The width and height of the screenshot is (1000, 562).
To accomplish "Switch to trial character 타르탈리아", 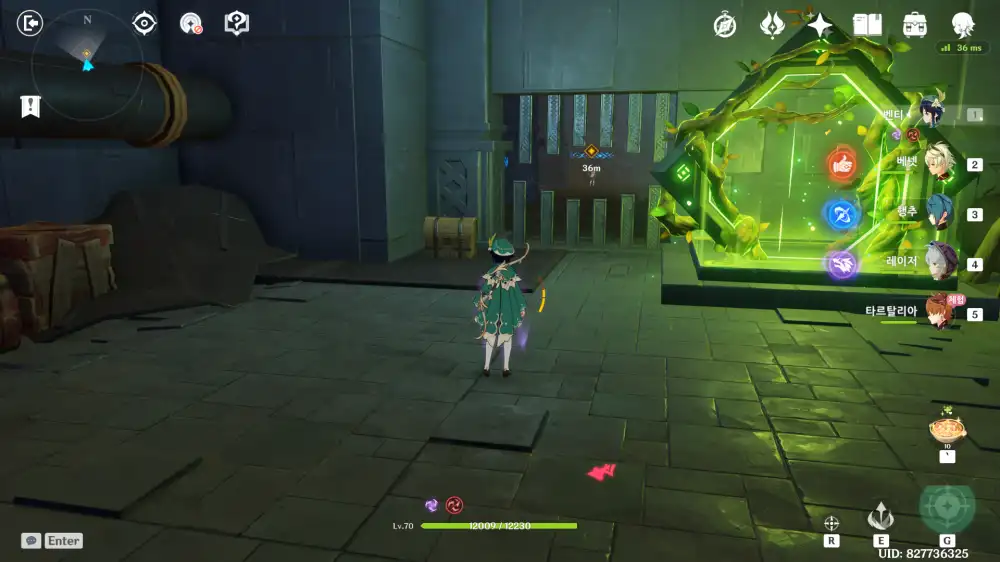I will [938, 312].
